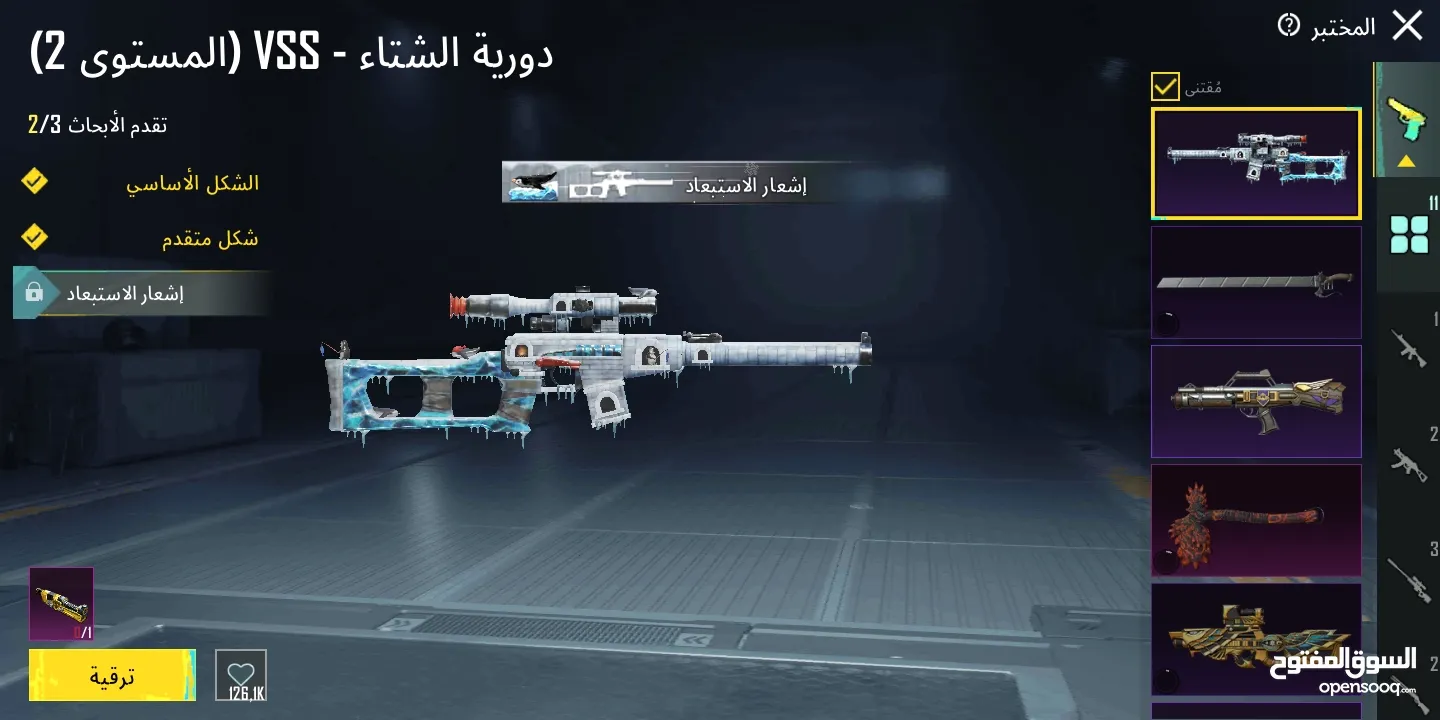Open the grid icon showing 11 items
This screenshot has width=1440, height=720.
click(x=1410, y=232)
